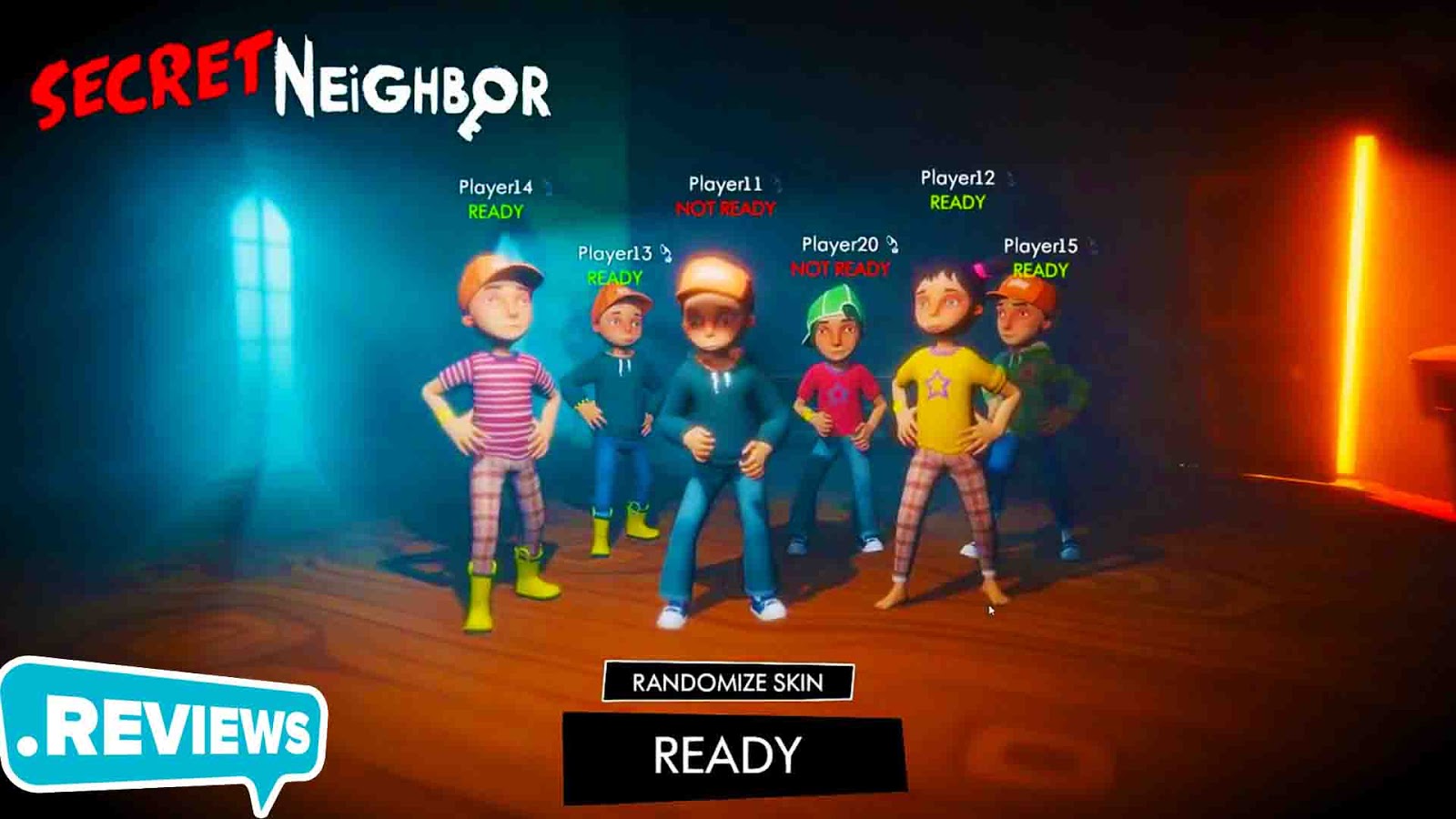The width and height of the screenshot is (1456, 819).
Task: Select the Player13 name label
Action: tap(615, 253)
